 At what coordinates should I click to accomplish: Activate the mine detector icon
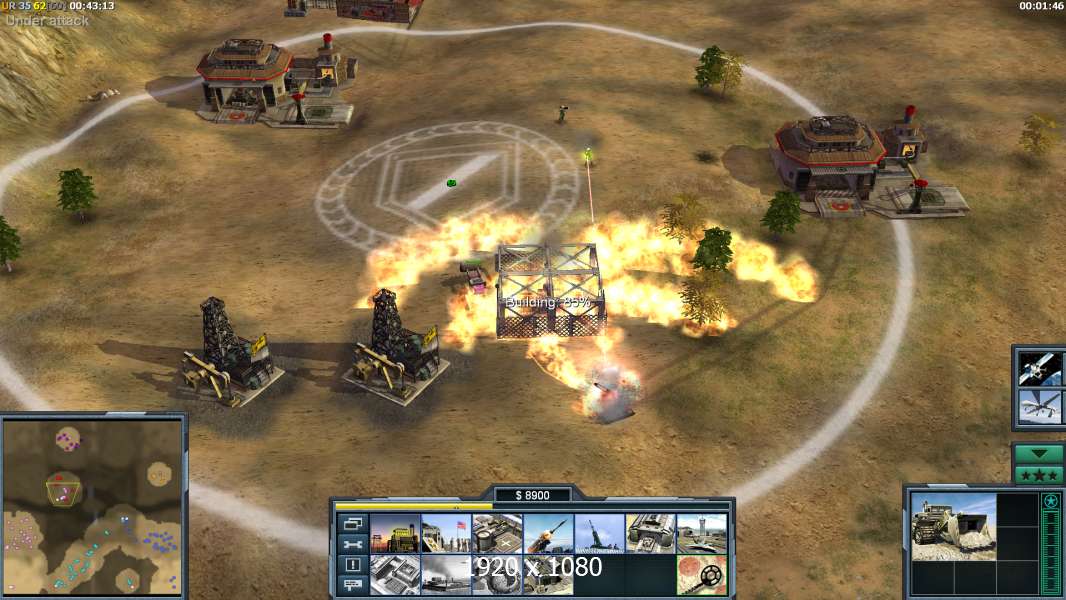point(702,575)
